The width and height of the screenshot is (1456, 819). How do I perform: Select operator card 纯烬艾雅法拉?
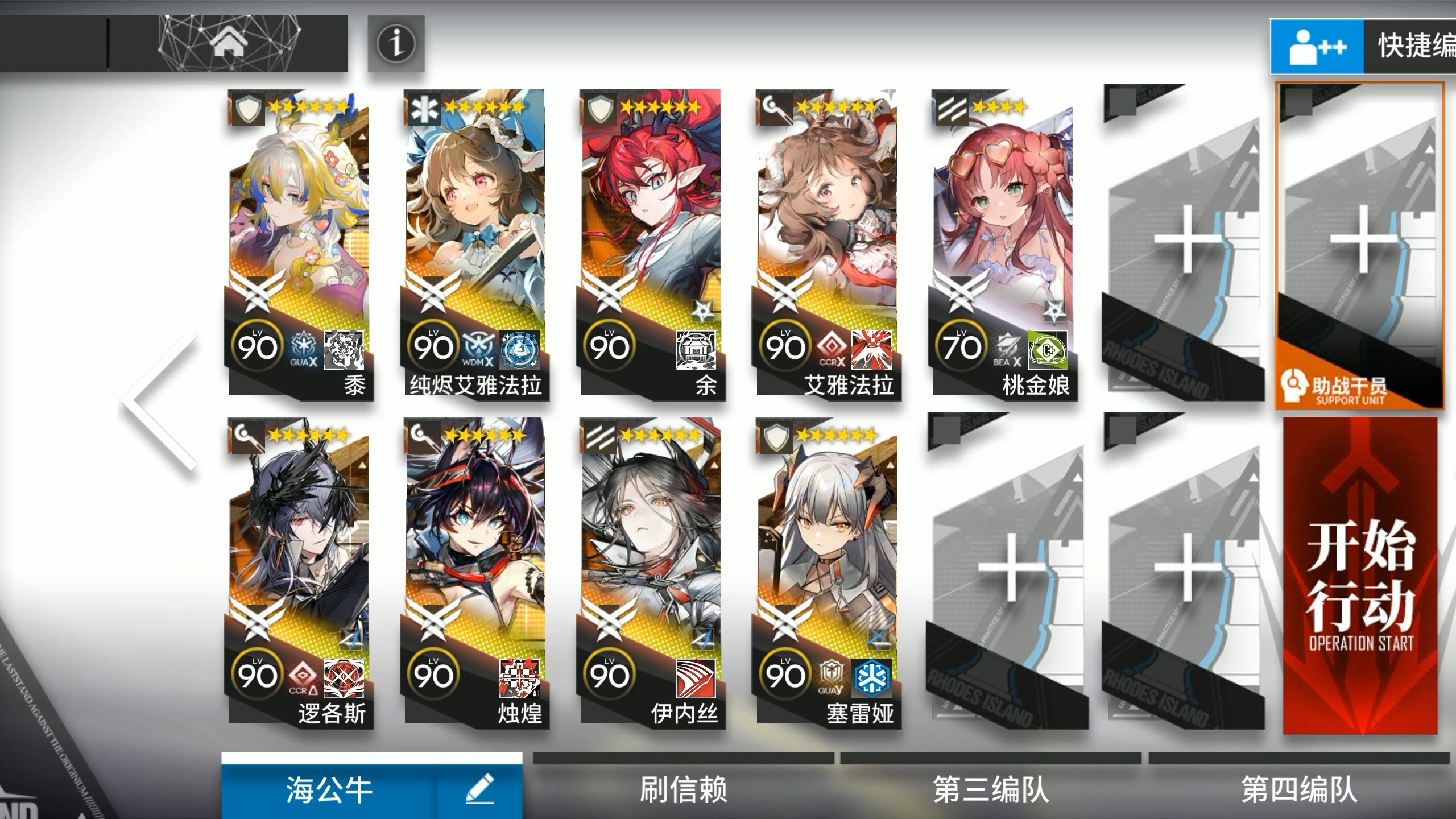point(475,245)
